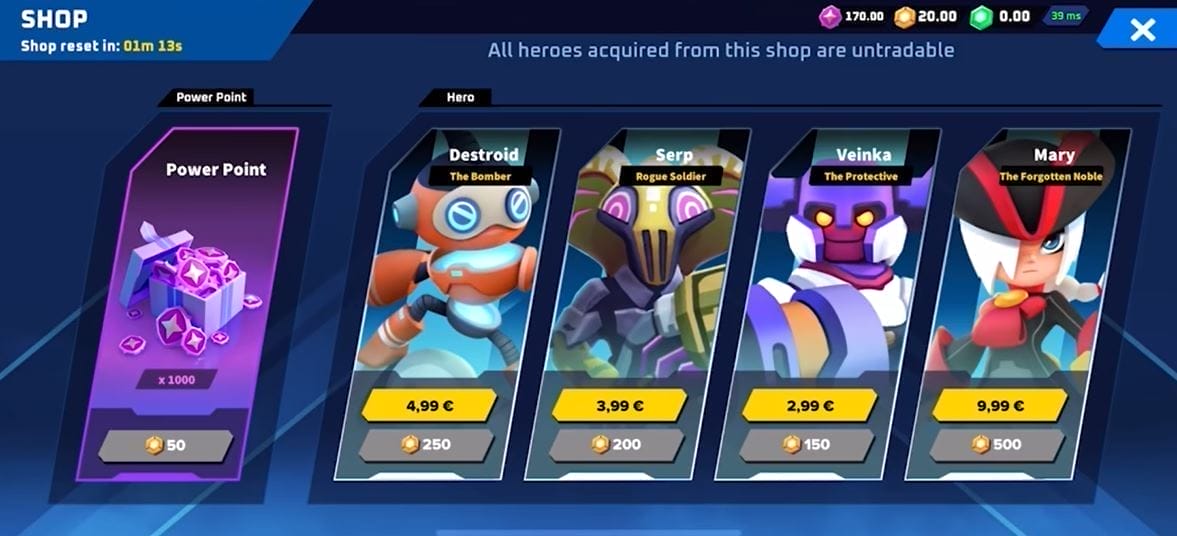
Task: Buy Serp for 200 gold coins
Action: (x=617, y=445)
